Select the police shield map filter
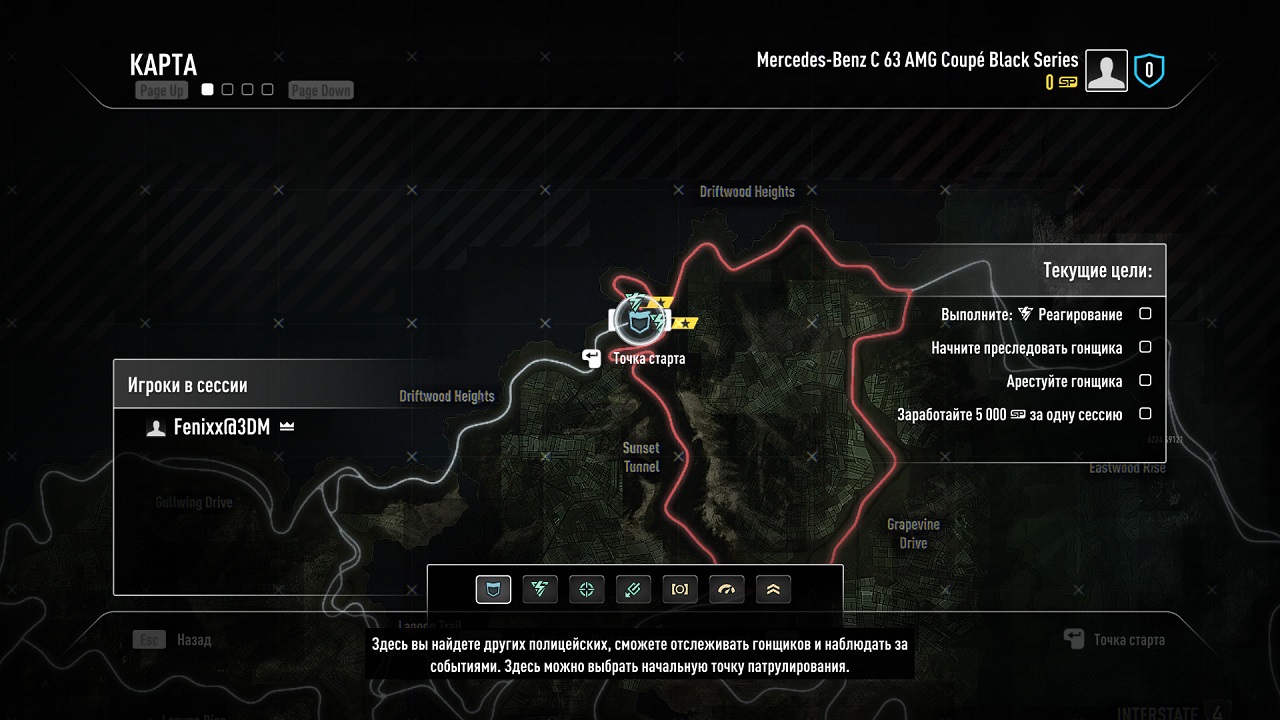Screen dimensions: 1280x720 (493, 590)
